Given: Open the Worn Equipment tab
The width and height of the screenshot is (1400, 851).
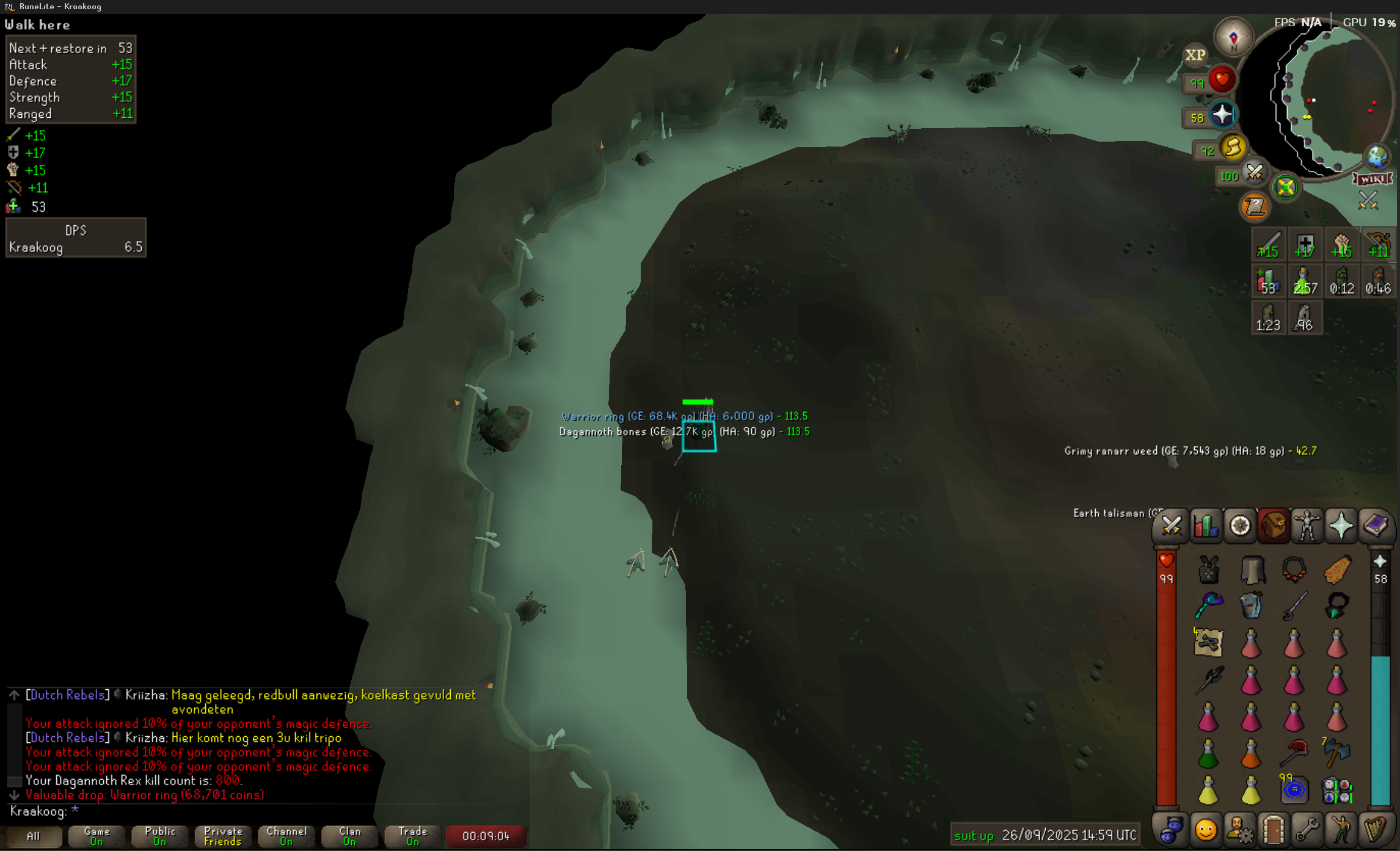Looking at the screenshot, I should 1307,526.
